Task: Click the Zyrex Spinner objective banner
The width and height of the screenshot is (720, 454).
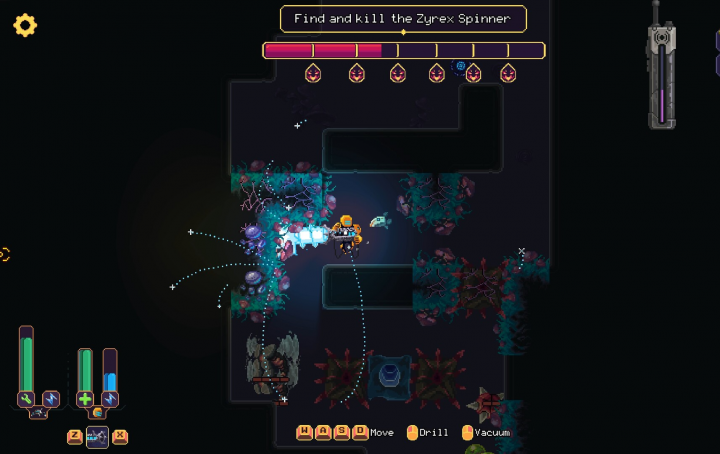Action: pos(402,19)
